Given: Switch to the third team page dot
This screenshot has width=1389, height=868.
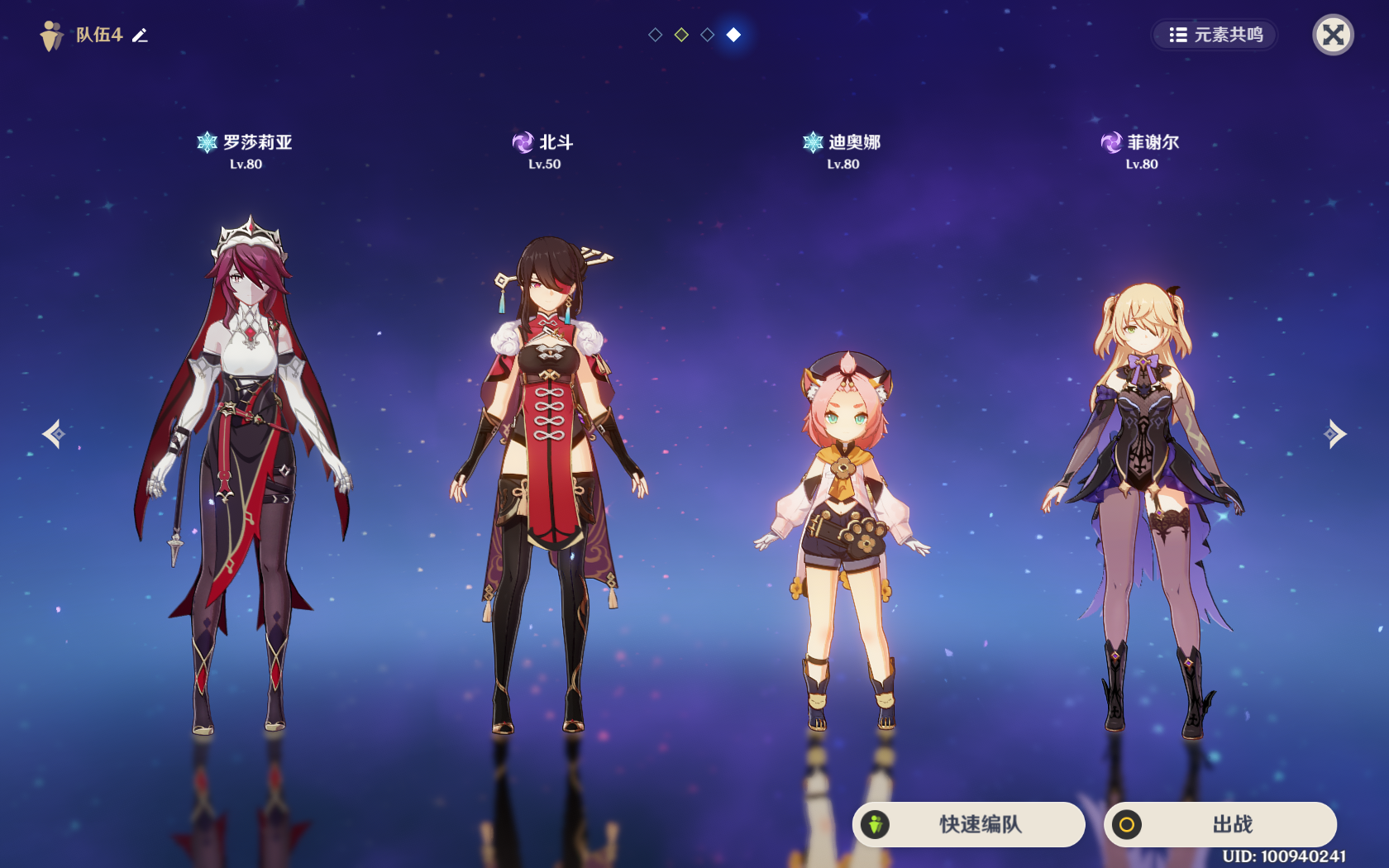Looking at the screenshot, I should point(708,35).
